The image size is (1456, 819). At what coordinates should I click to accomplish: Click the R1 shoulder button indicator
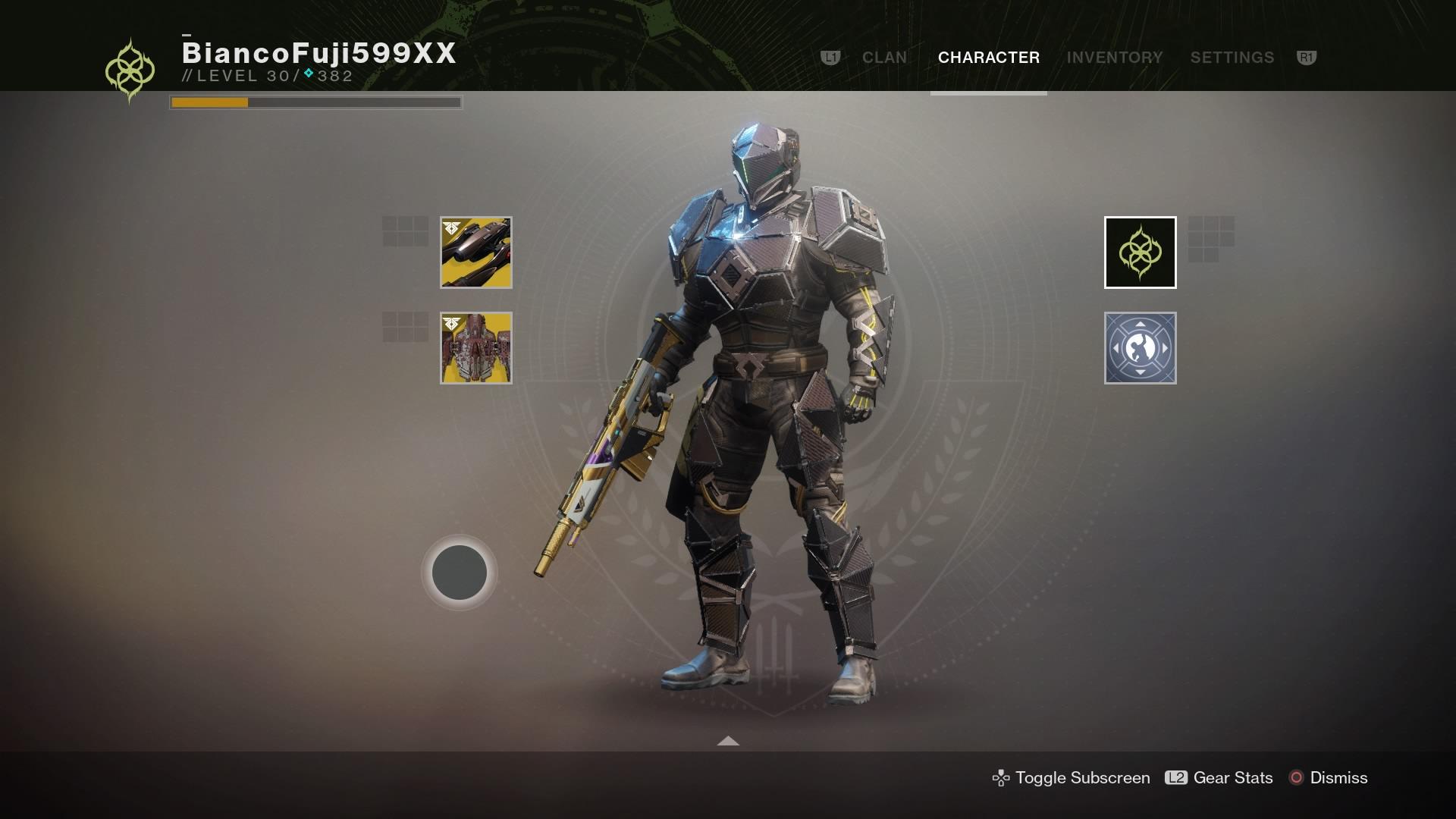pos(1307,57)
